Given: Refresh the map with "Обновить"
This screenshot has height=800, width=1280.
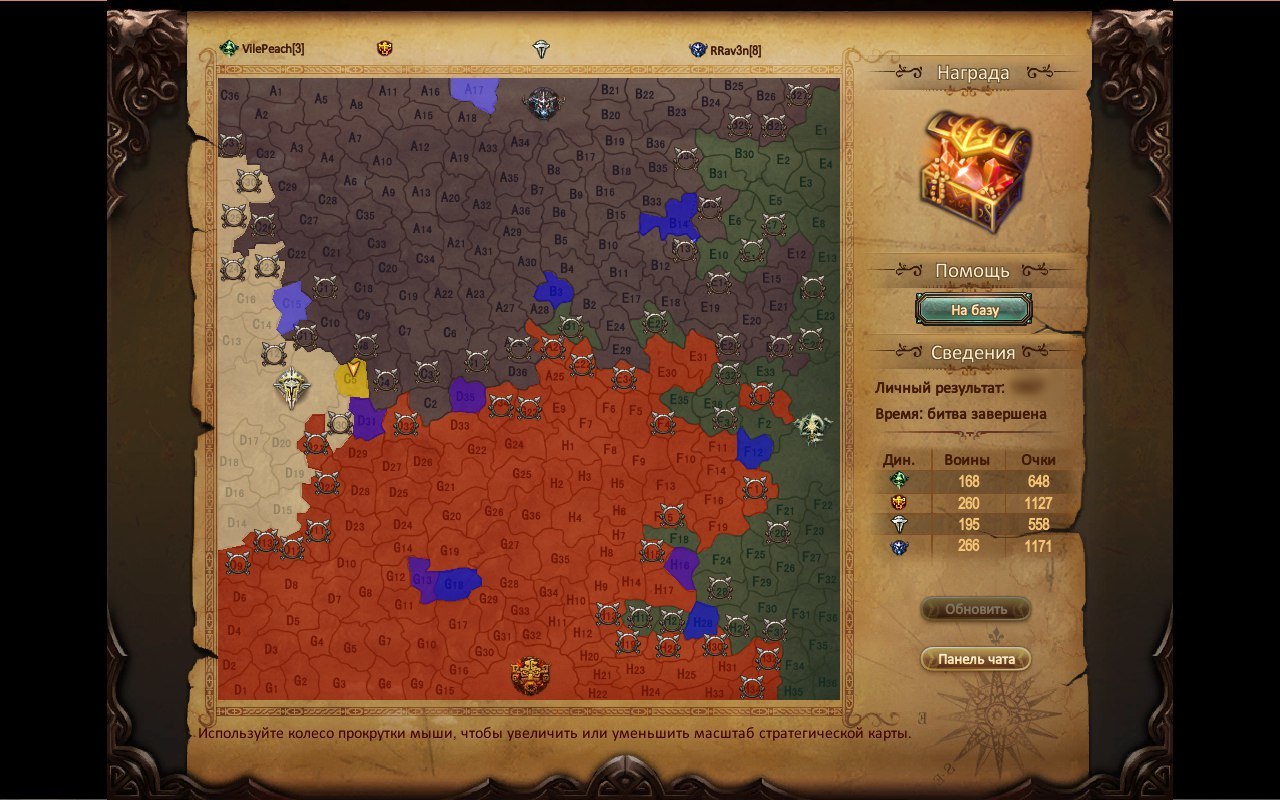Looking at the screenshot, I should point(975,609).
